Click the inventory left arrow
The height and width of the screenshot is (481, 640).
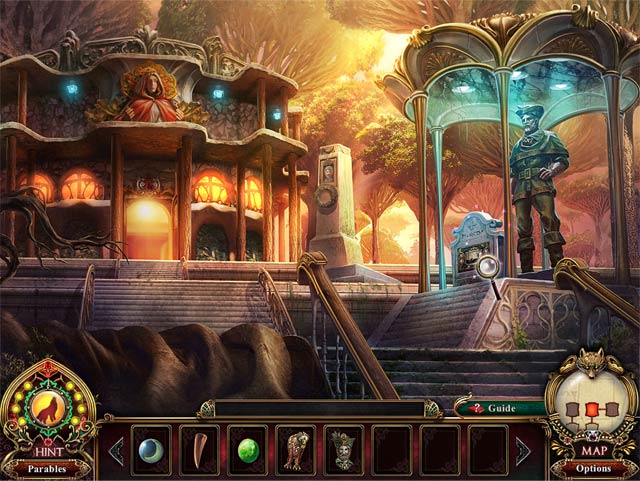116,450
